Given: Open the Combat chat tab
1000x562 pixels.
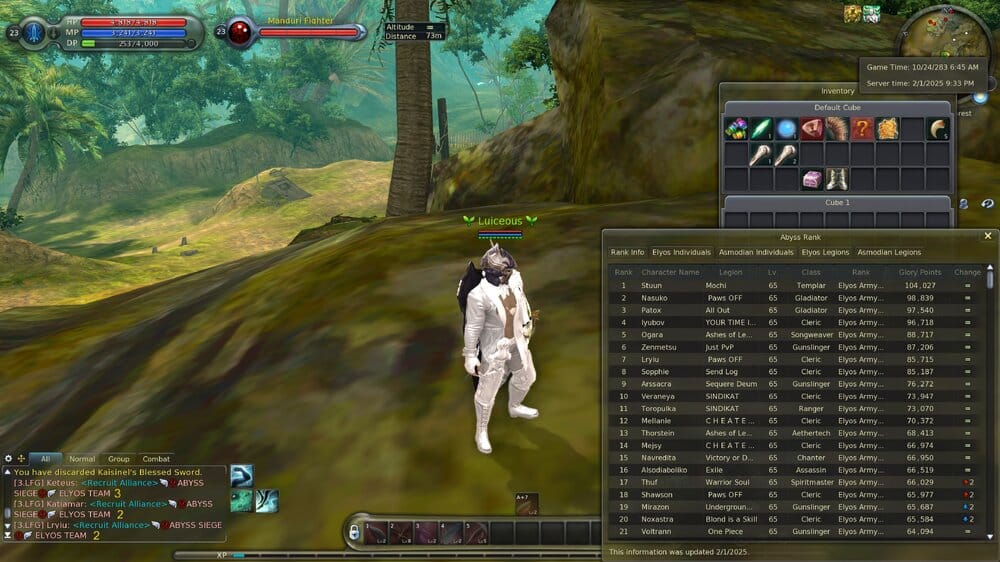Looking at the screenshot, I should point(156,459).
